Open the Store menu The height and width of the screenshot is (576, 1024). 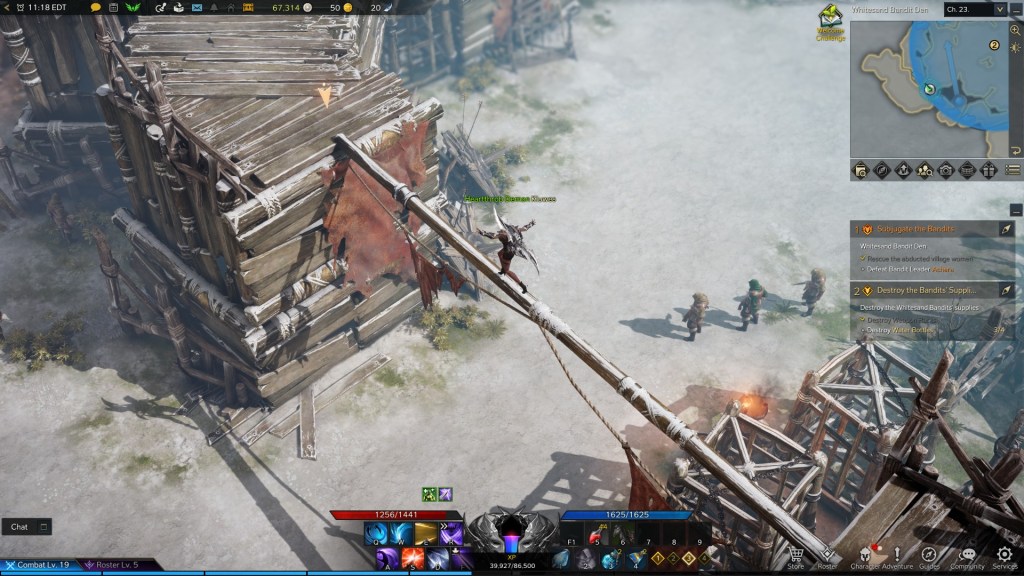[x=796, y=556]
